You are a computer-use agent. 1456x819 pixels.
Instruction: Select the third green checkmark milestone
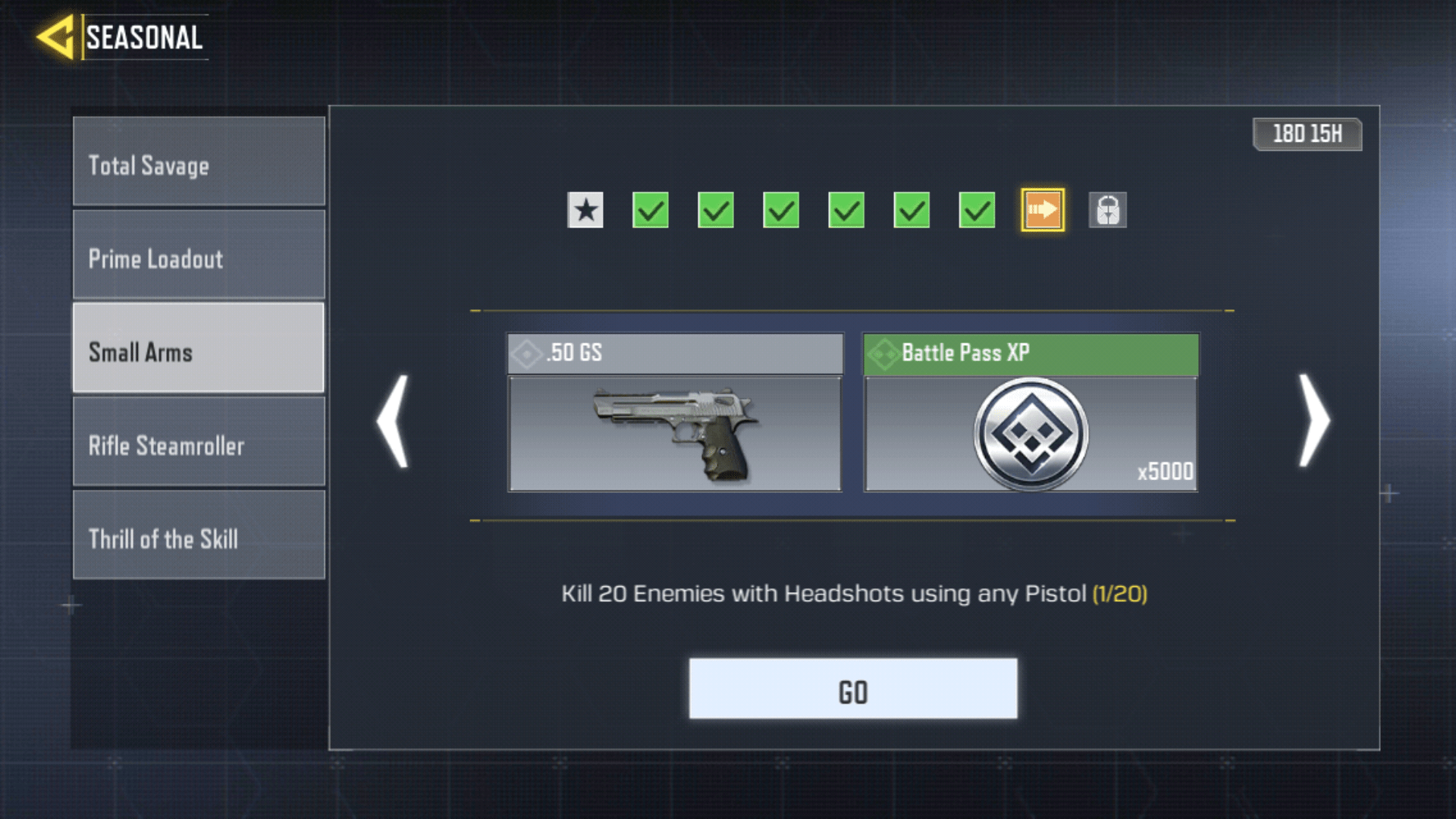coord(781,212)
